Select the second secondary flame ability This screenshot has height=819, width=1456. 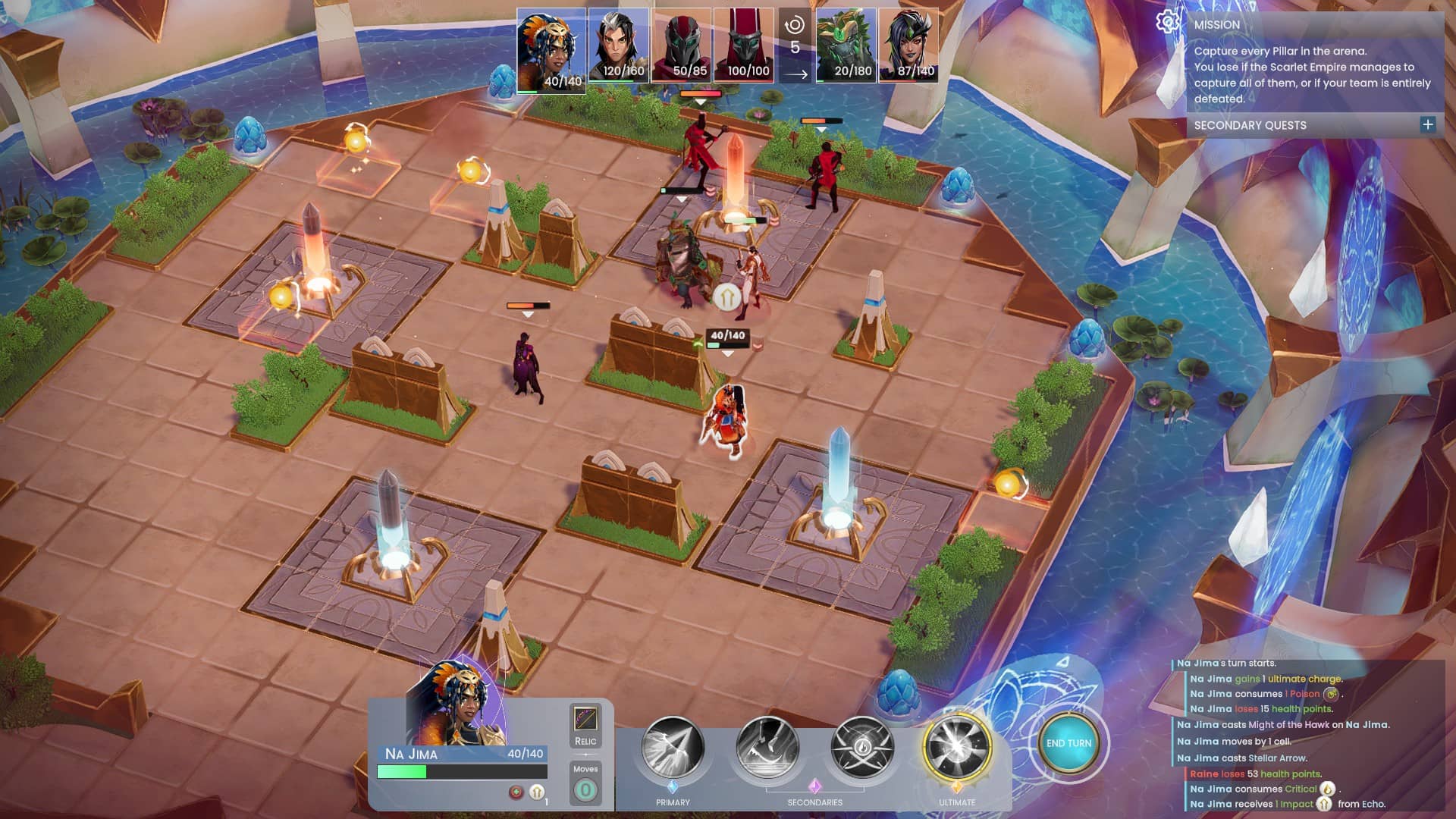[862, 748]
